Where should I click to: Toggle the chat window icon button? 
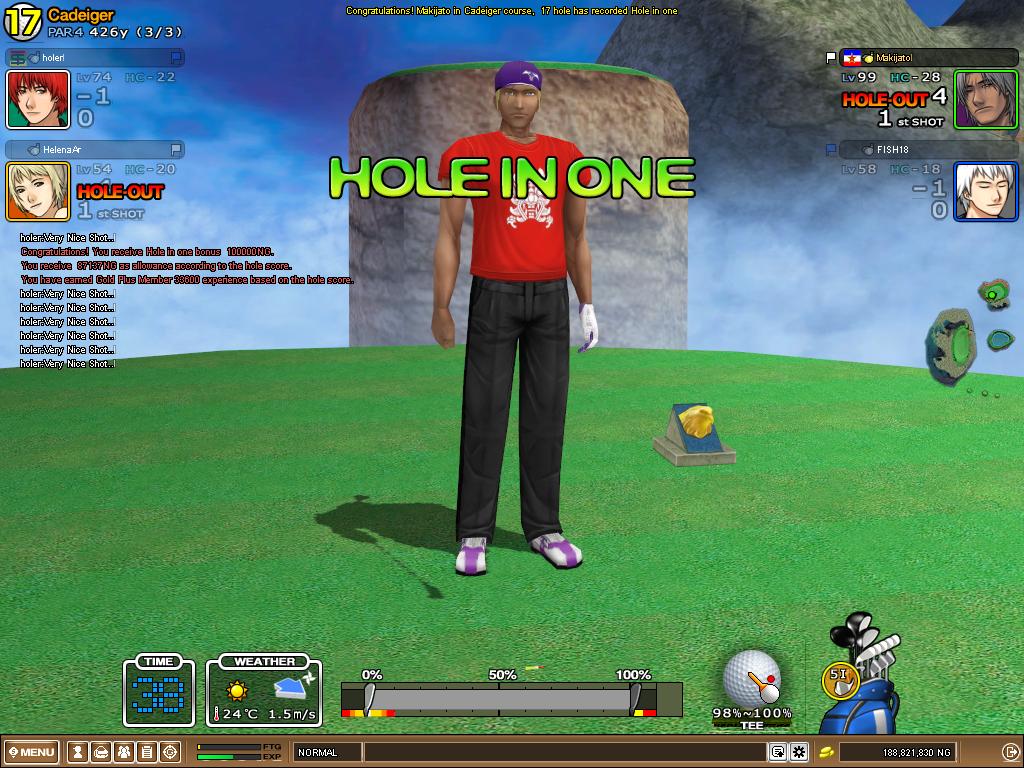(777, 752)
